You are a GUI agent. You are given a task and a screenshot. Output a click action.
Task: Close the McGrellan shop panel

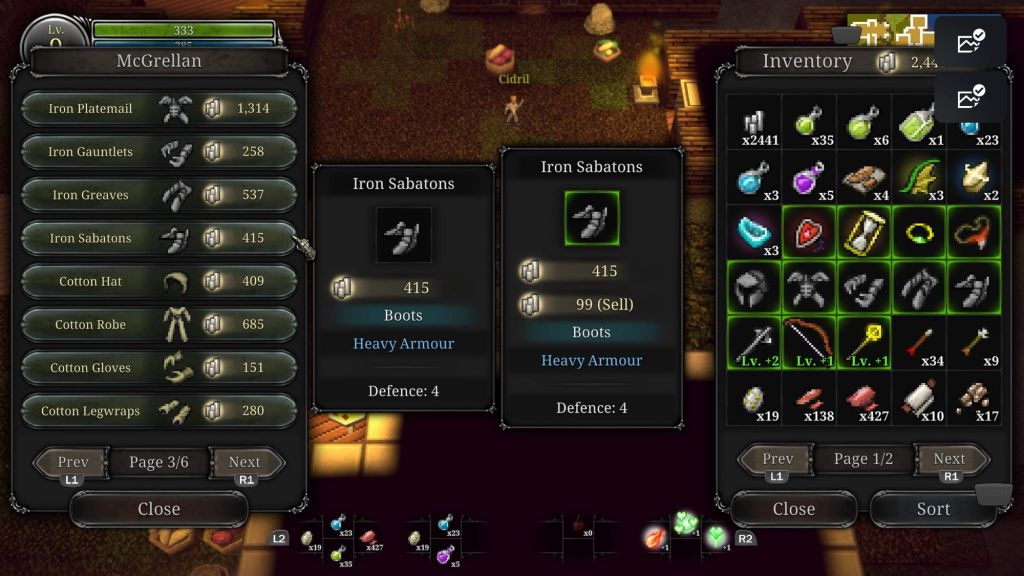[158, 509]
